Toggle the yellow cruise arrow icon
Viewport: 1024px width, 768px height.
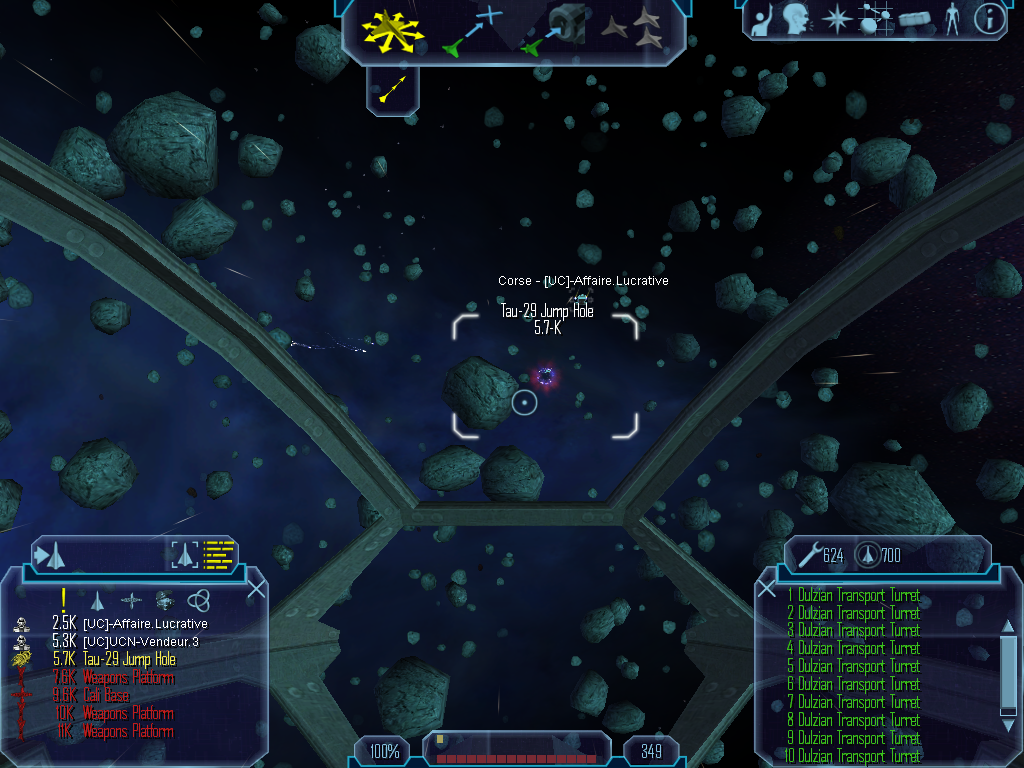pyautogui.click(x=393, y=90)
